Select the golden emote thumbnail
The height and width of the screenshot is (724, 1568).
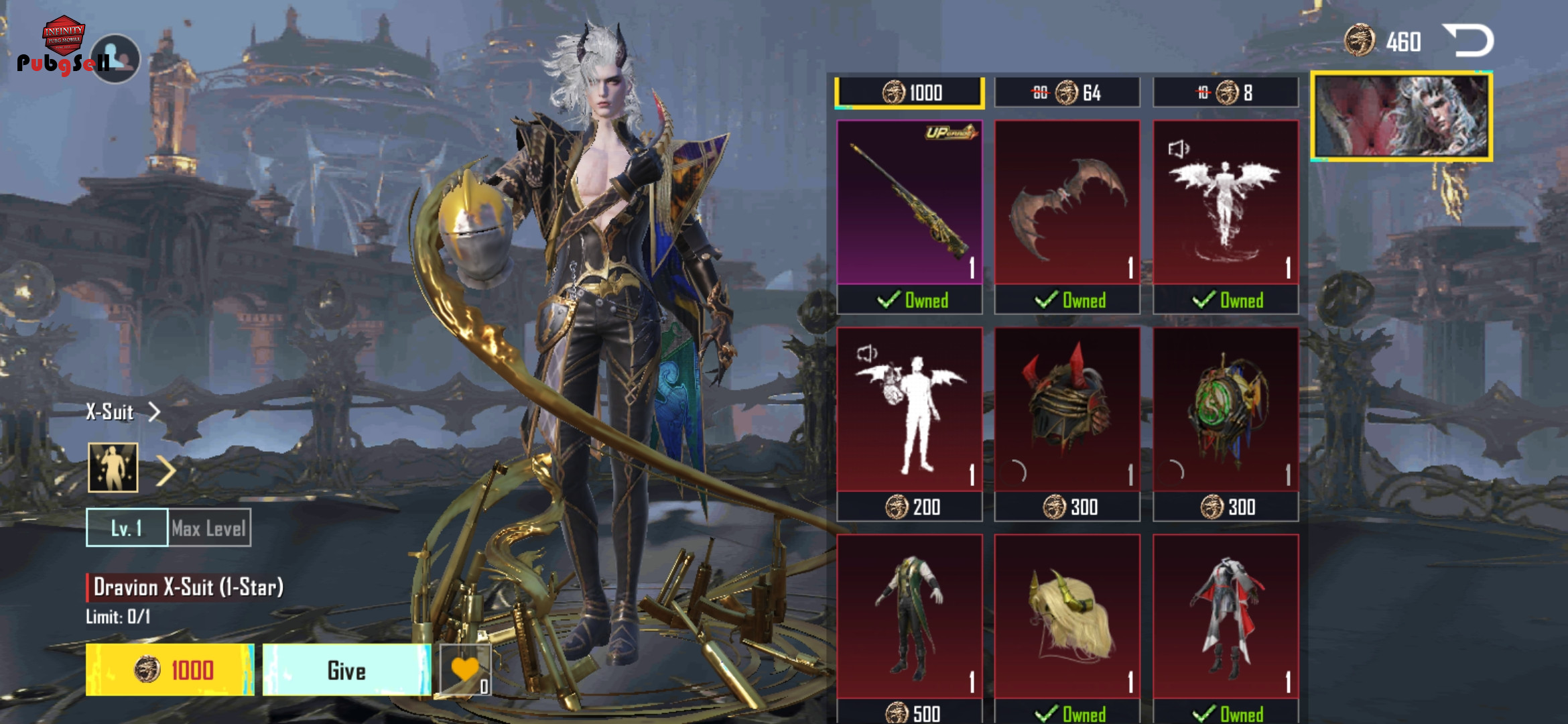click(x=113, y=467)
